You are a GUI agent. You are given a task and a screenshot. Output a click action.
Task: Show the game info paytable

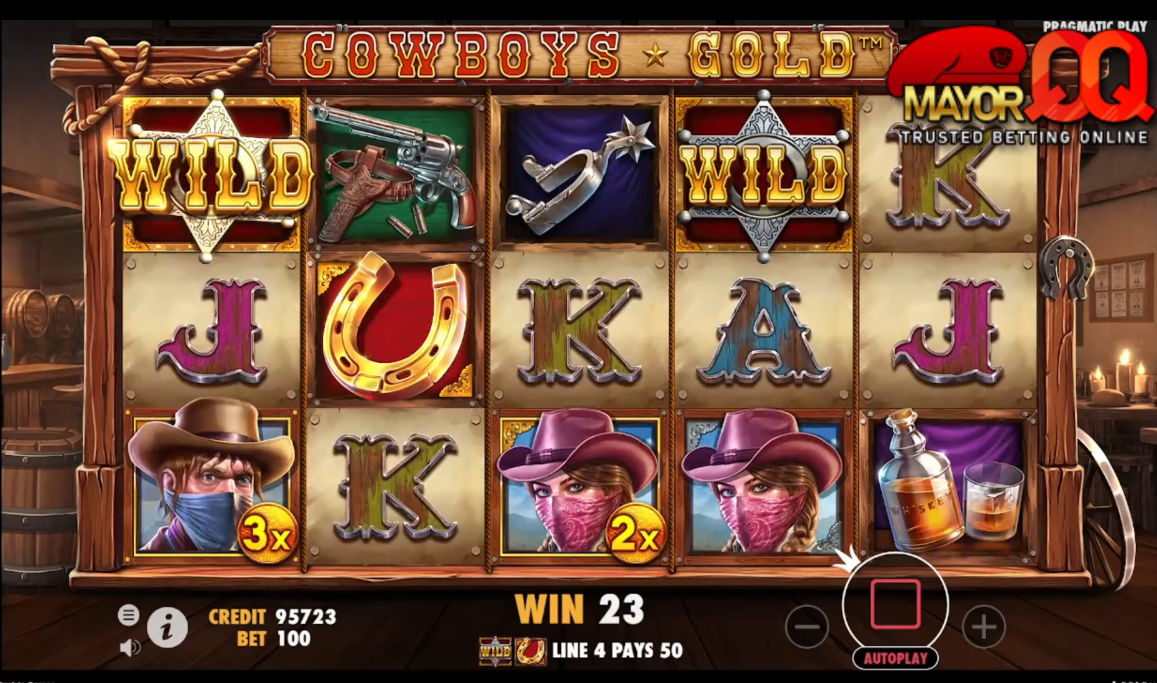coord(168,627)
